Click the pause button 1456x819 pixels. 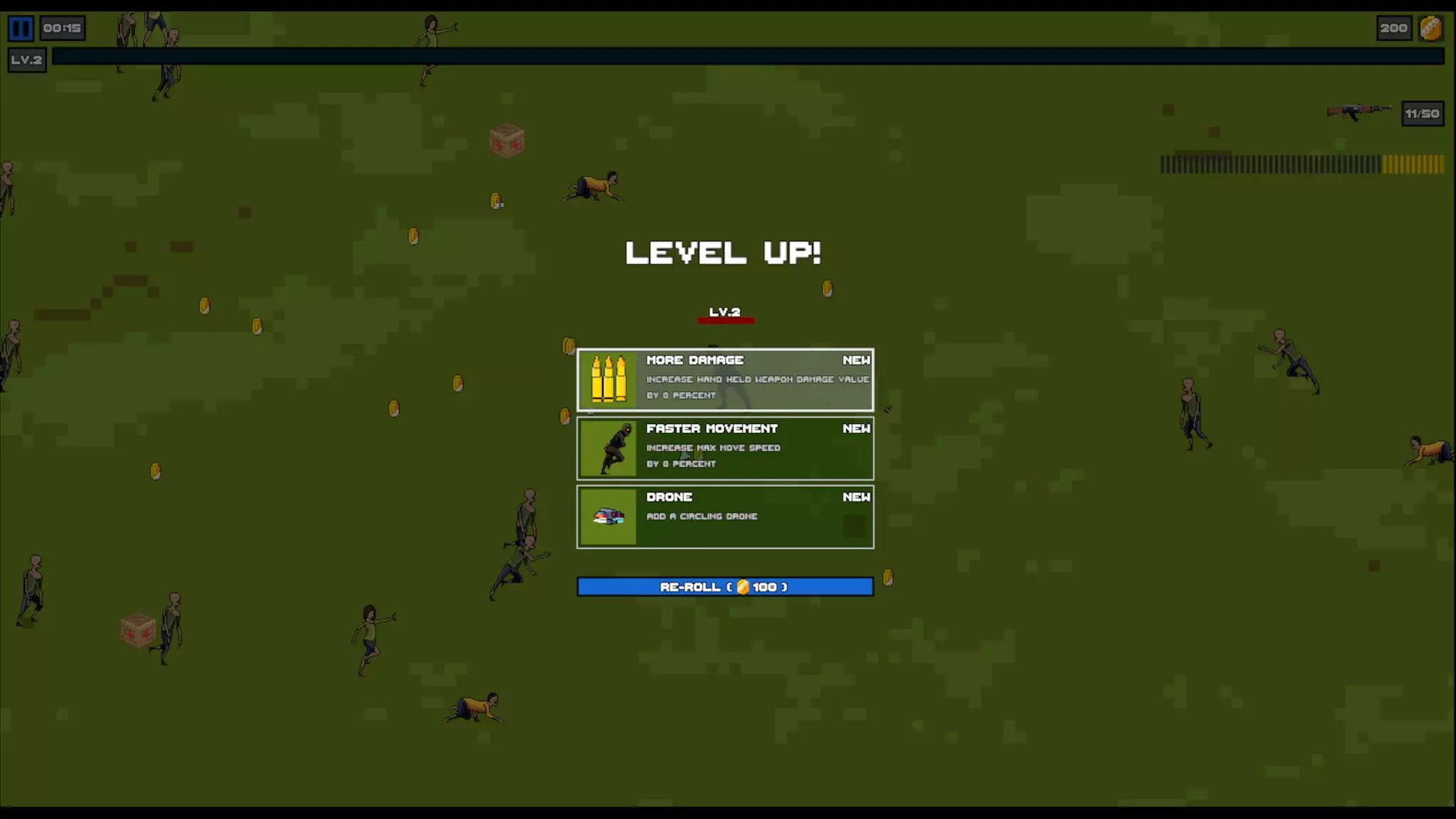point(20,29)
